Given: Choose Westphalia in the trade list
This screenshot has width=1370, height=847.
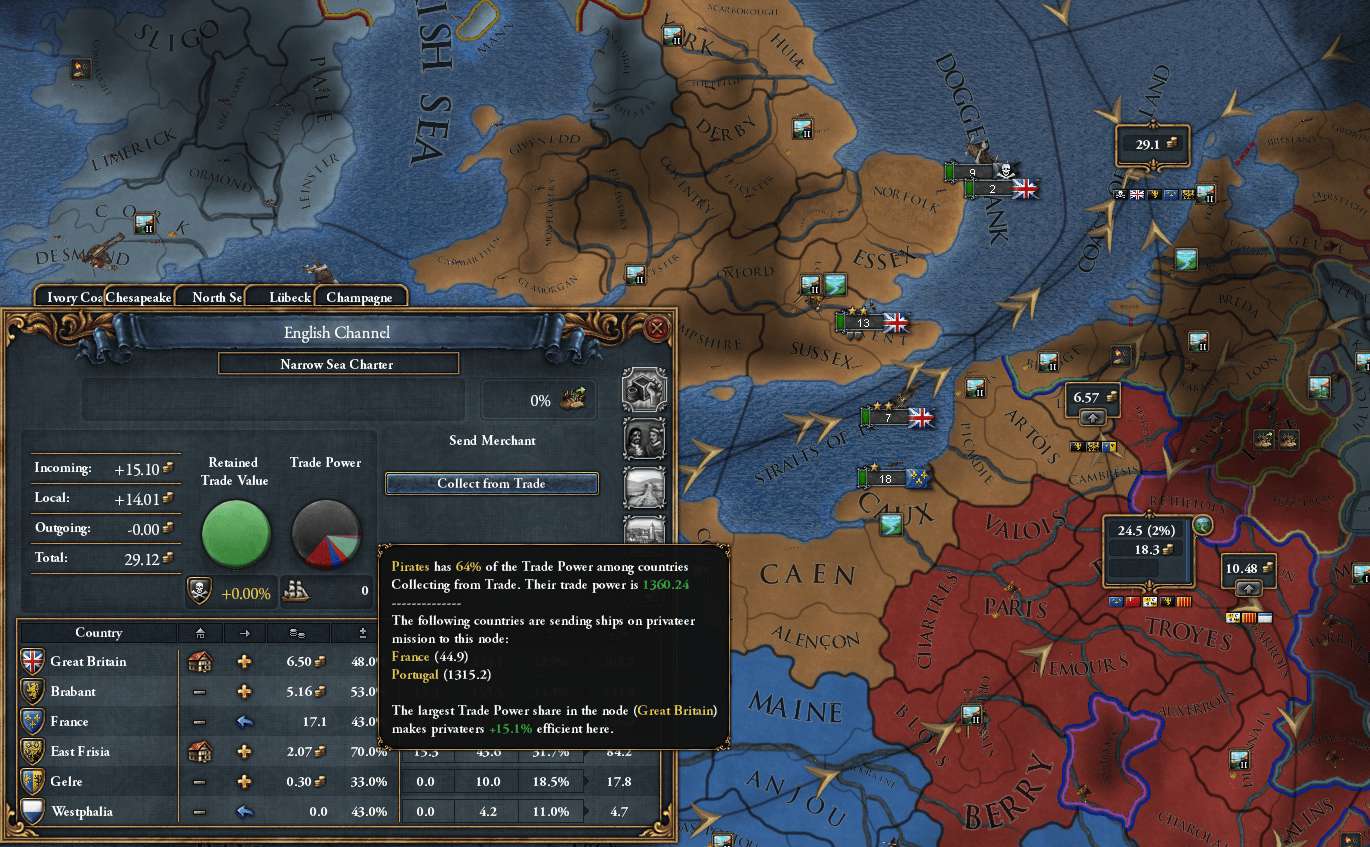Looking at the screenshot, I should point(81,812).
